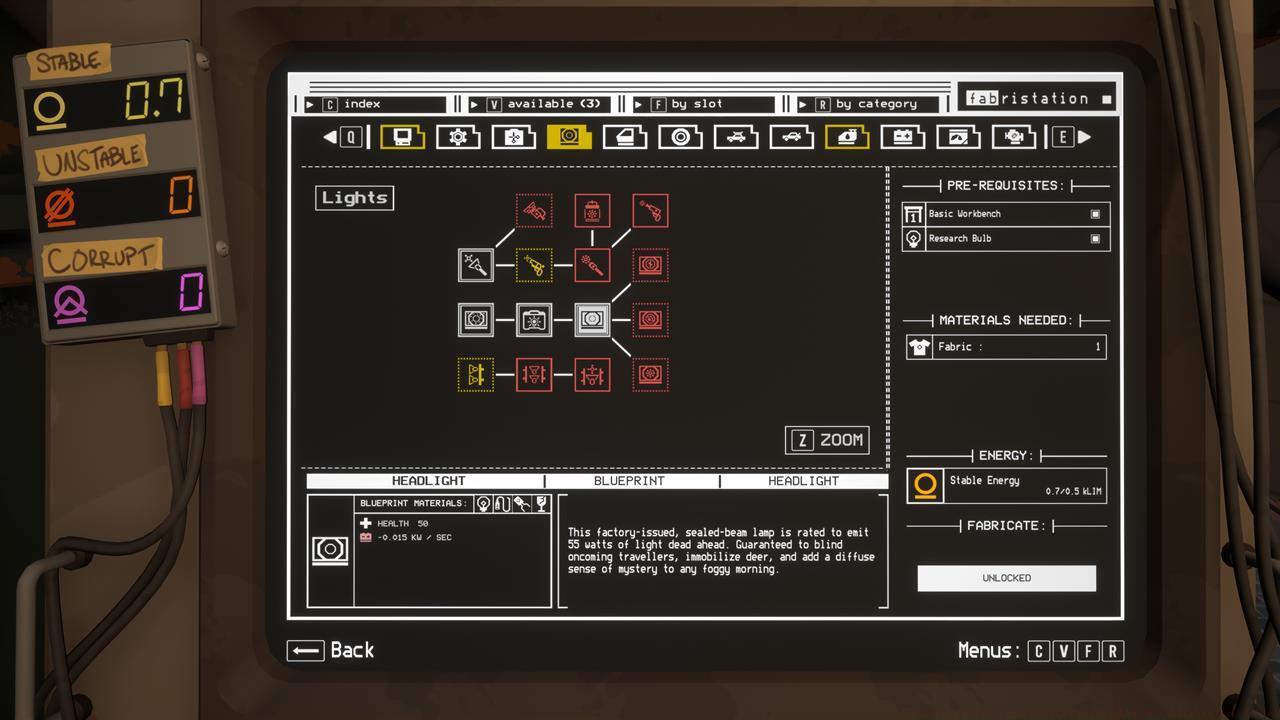
Task: Toggle the Research Bulb prerequisite checkbox
Action: pos(1094,239)
